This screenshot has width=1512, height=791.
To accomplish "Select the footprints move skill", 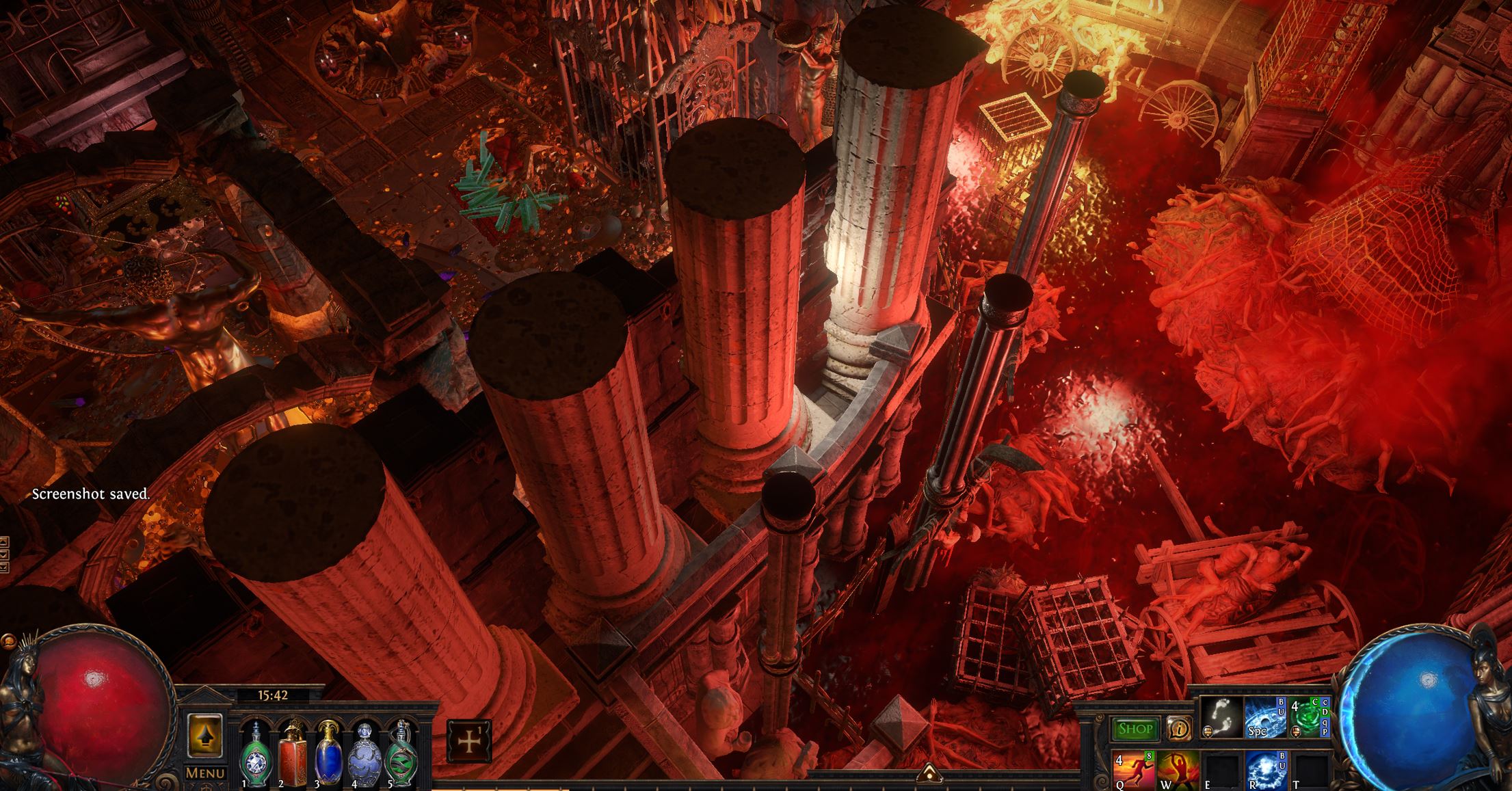I will point(1221,716).
